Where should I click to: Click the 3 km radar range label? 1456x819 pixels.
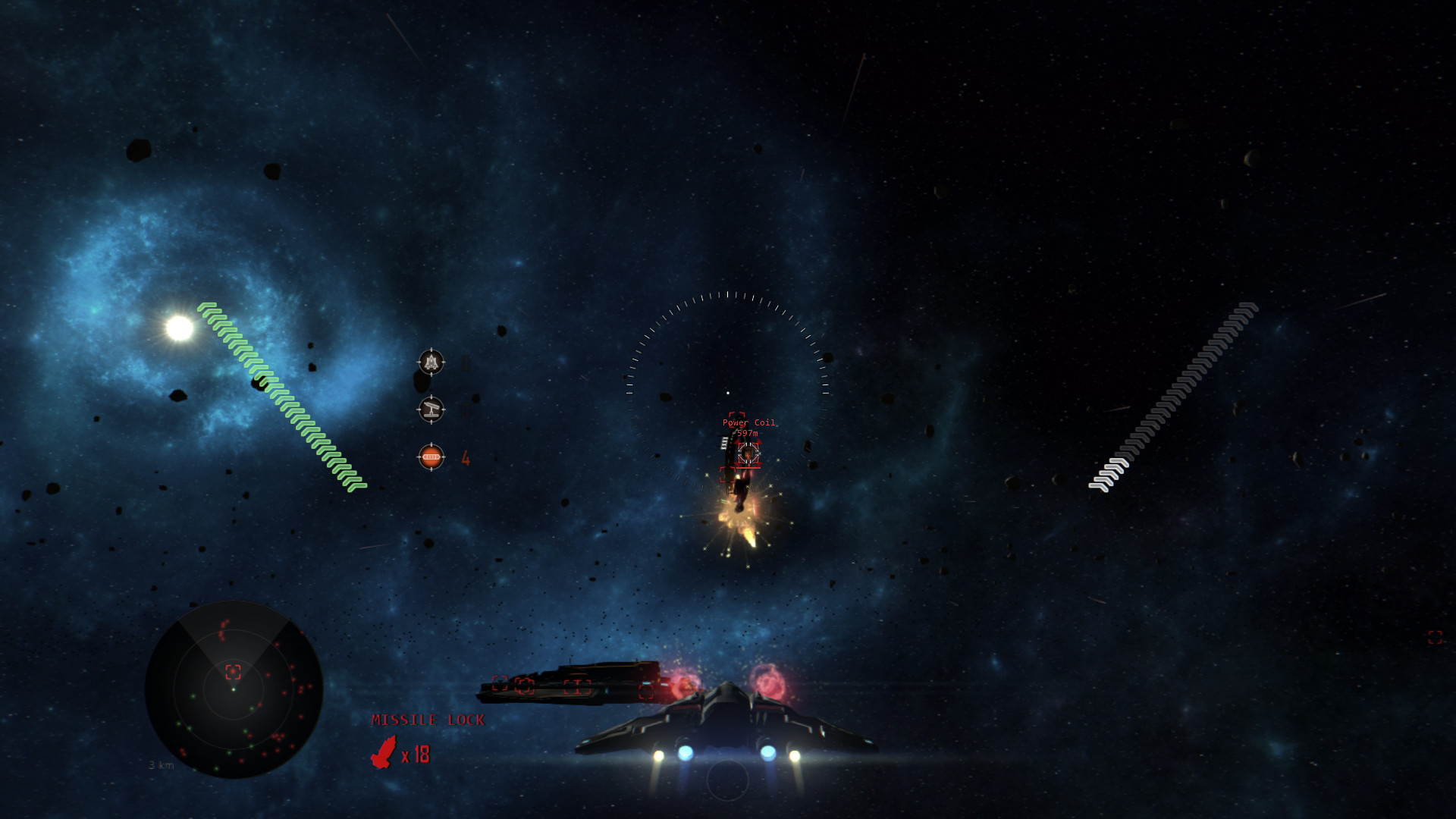point(162,765)
